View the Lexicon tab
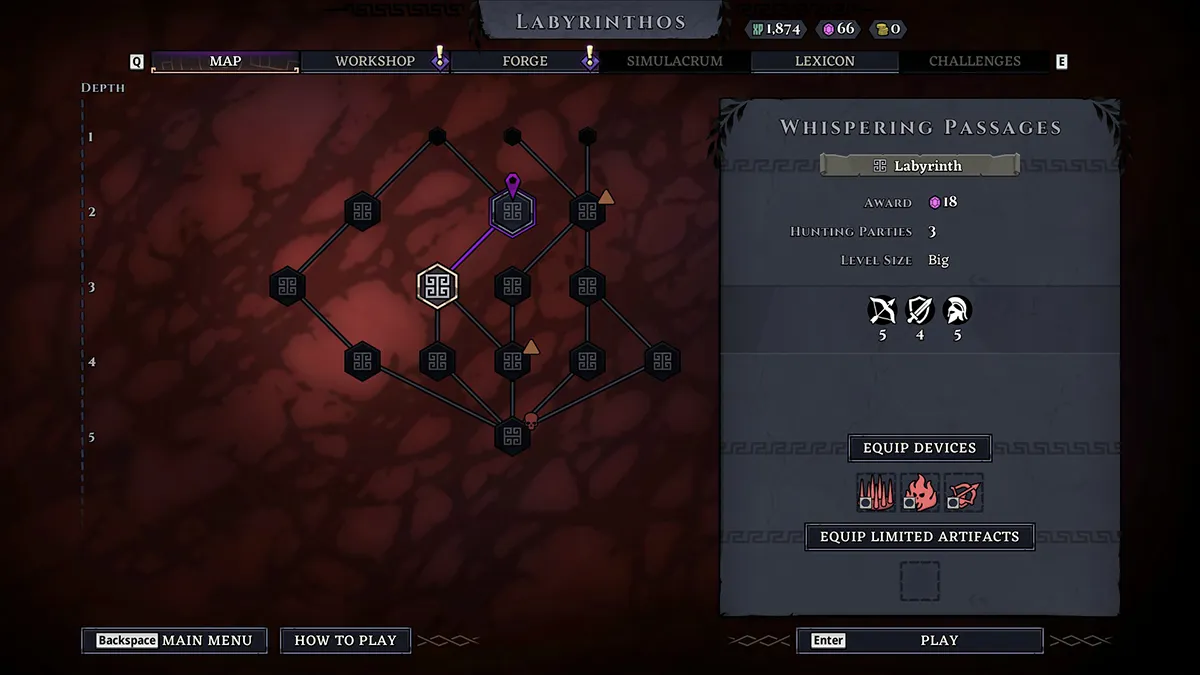 pos(825,62)
